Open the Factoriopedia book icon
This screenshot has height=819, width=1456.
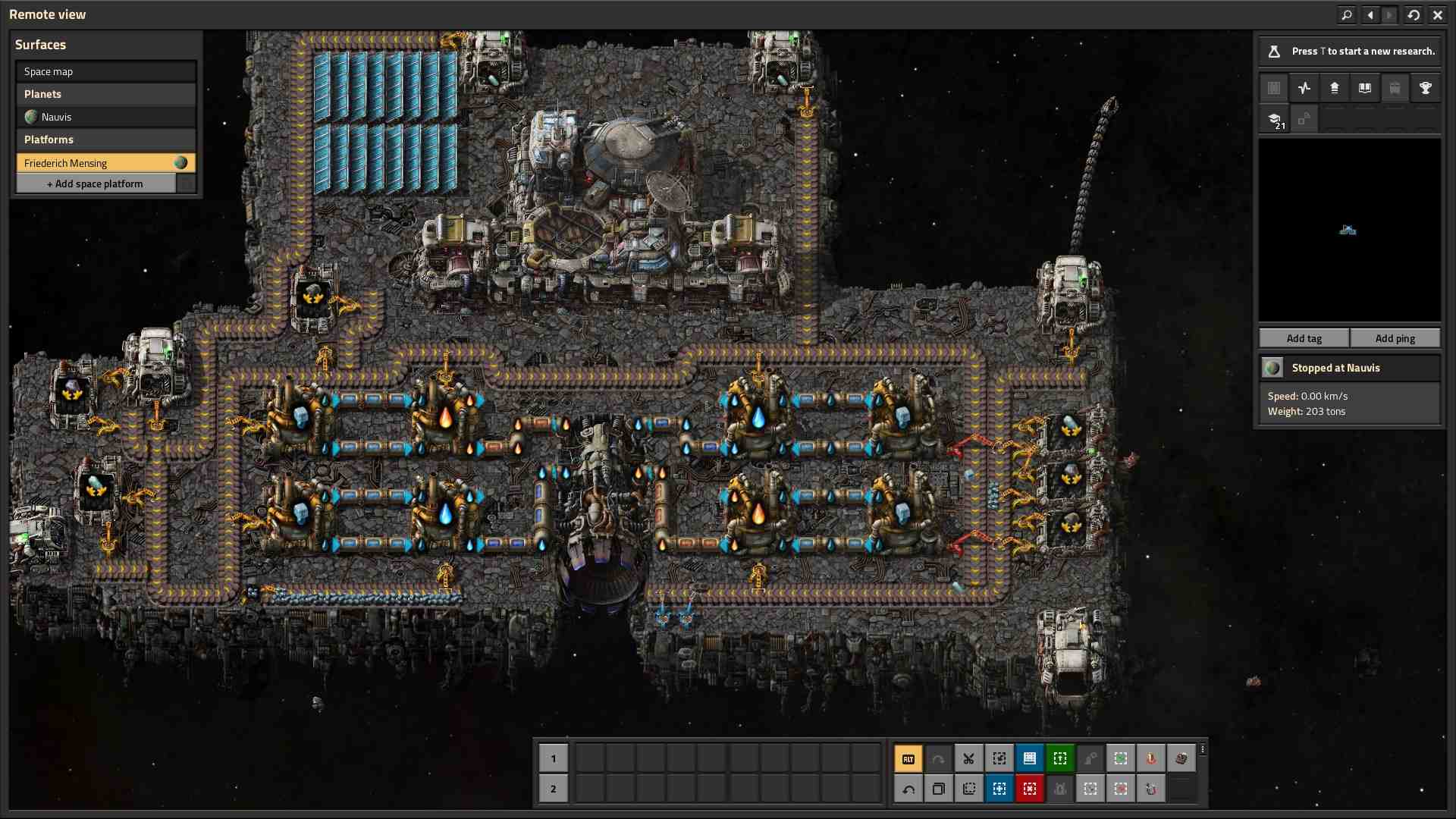tap(1365, 88)
